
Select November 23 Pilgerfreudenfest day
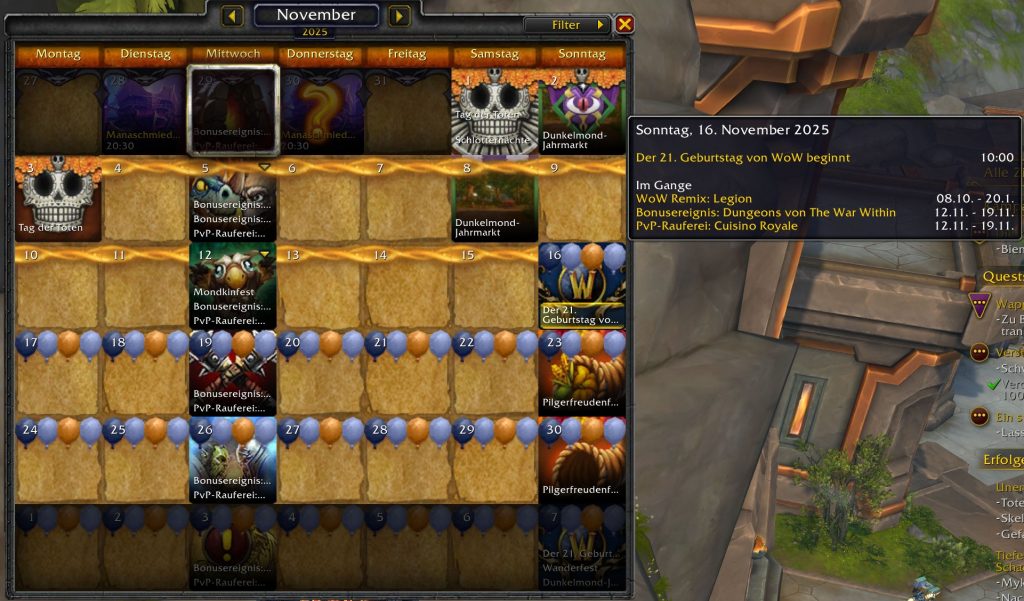[582, 372]
